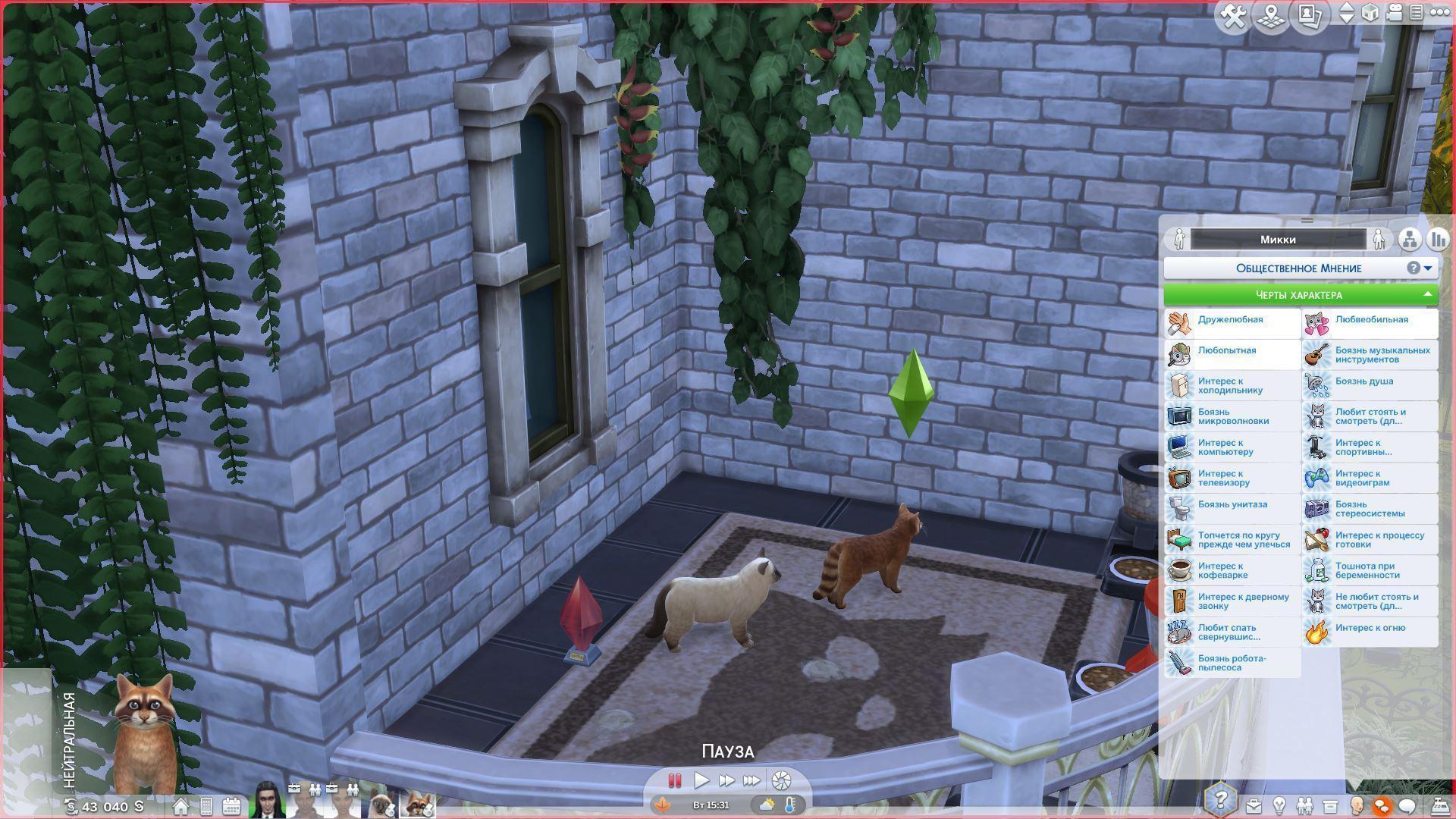Set game speed to ultra fast-forward
Viewport: 1456px width, 819px height.
click(x=752, y=780)
